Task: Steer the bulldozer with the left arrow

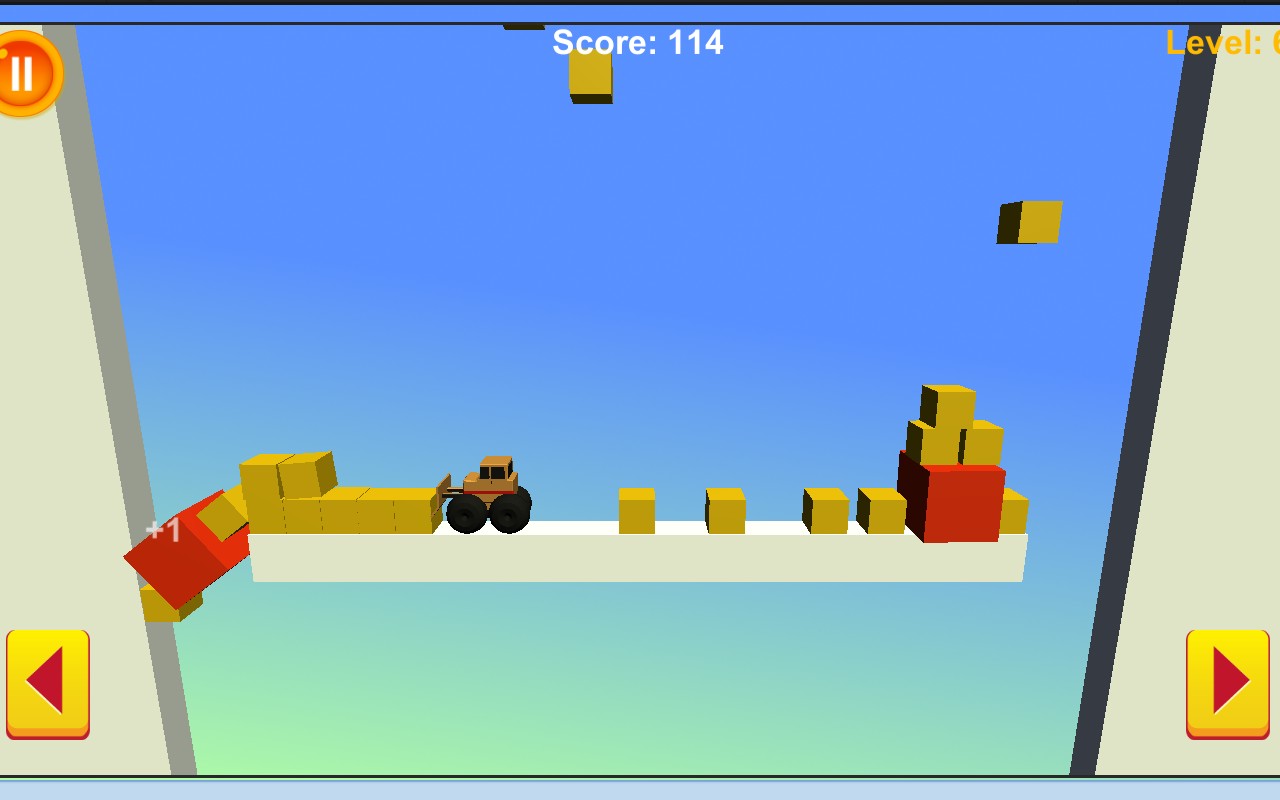Action: pos(48,682)
